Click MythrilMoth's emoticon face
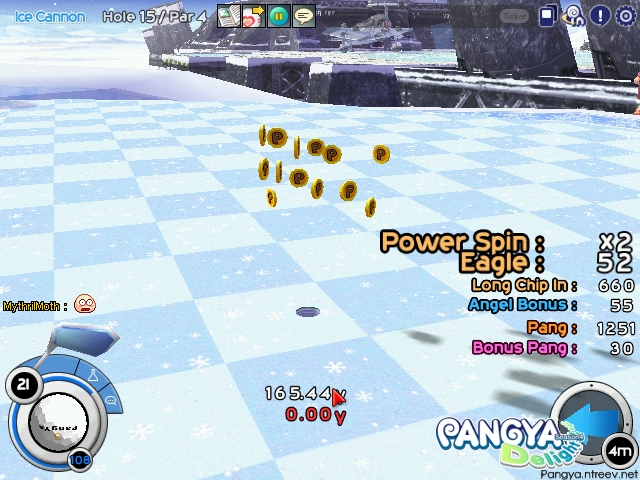This screenshot has width=640, height=480. (85, 305)
